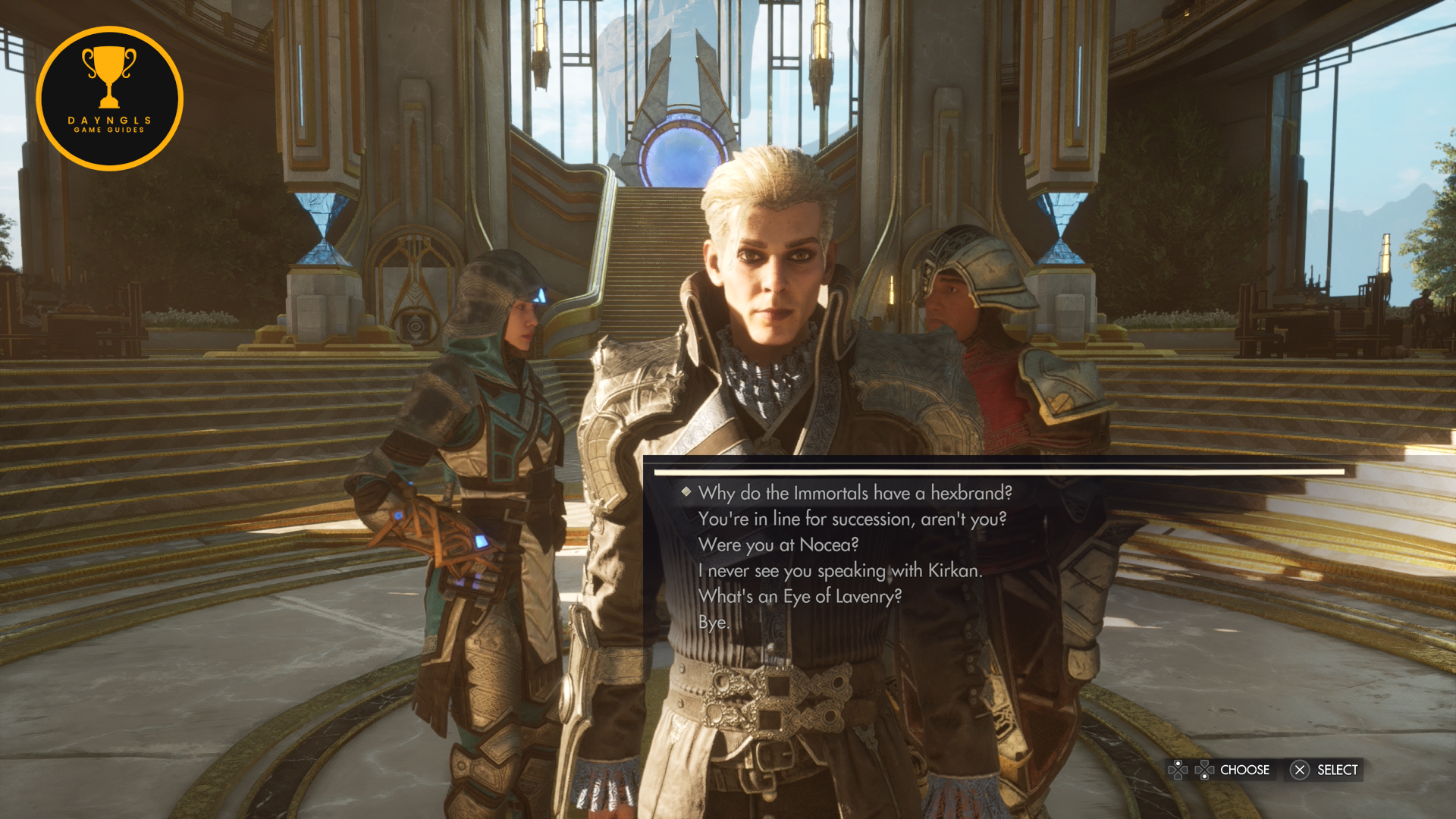The image size is (1456, 819).
Task: Select "Were you at Nocea?" dialogue option
Action: 778,545
